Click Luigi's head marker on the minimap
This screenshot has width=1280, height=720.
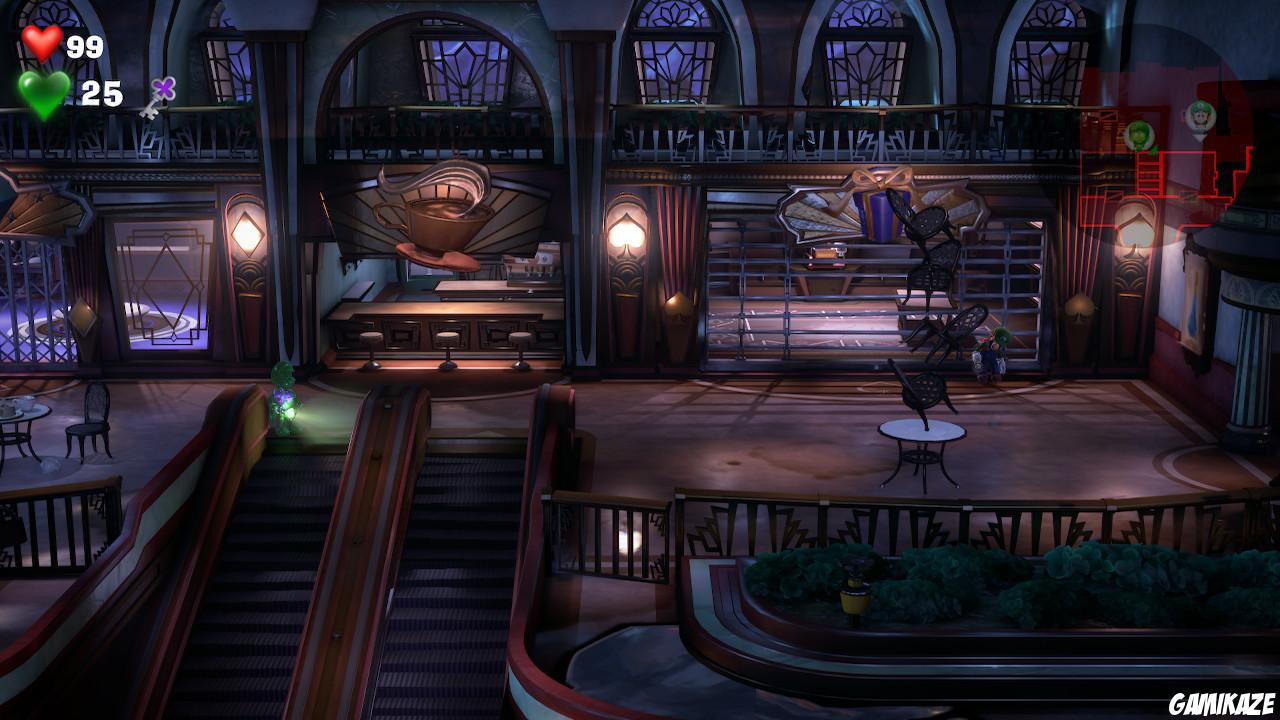[x=1200, y=118]
